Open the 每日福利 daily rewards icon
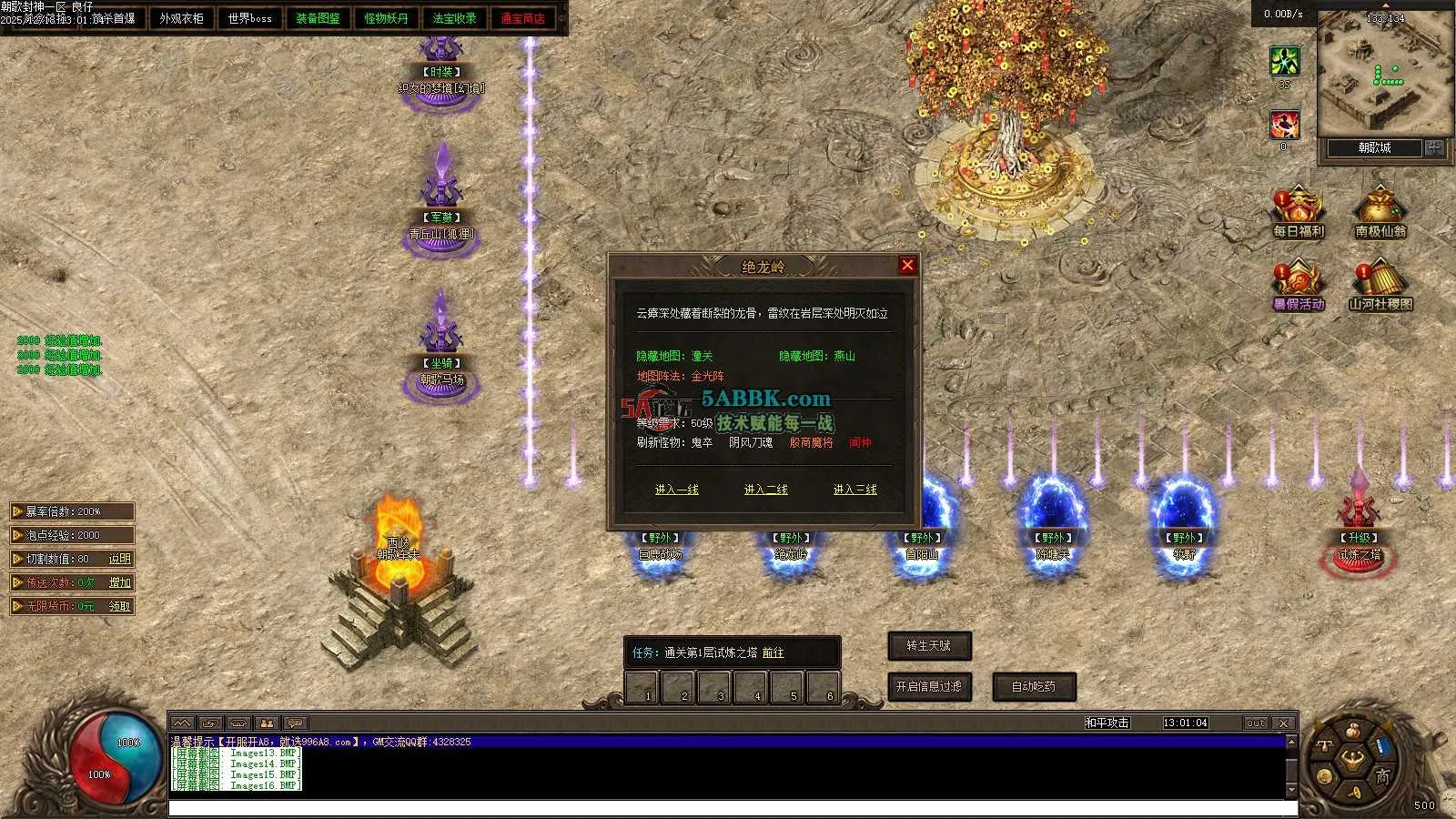This screenshot has width=1456, height=819. click(1298, 211)
